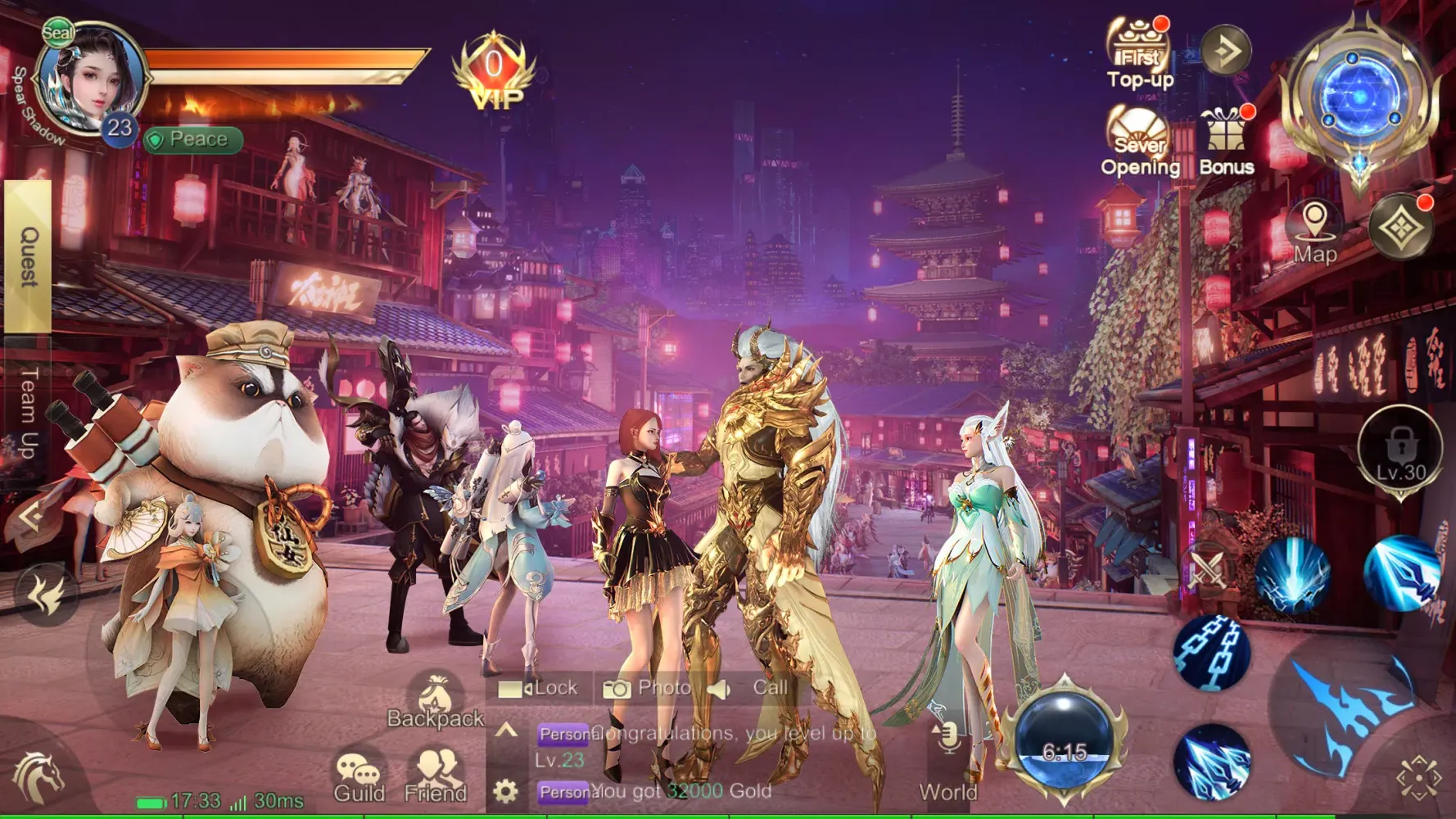The image size is (1456, 819).
Task: Click the Photo camera button
Action: 647,688
